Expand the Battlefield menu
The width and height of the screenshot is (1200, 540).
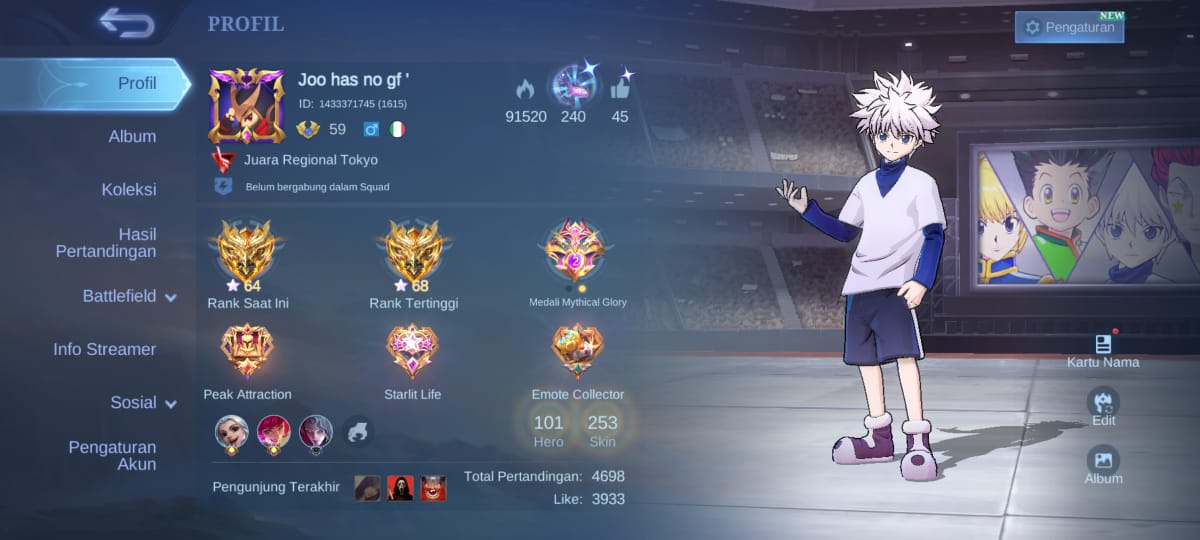click(x=129, y=296)
